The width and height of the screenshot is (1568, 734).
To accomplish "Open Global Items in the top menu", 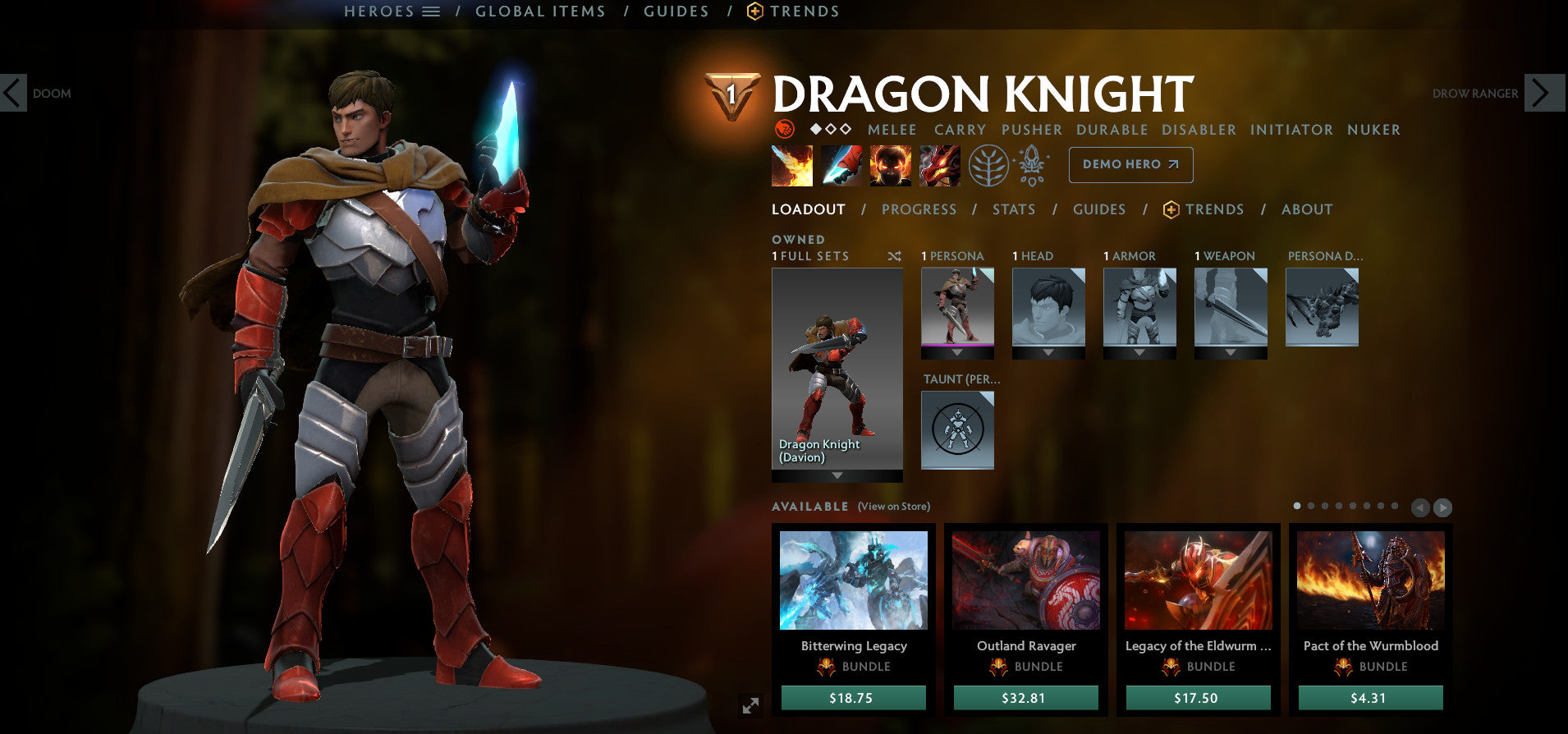I will 540,11.
